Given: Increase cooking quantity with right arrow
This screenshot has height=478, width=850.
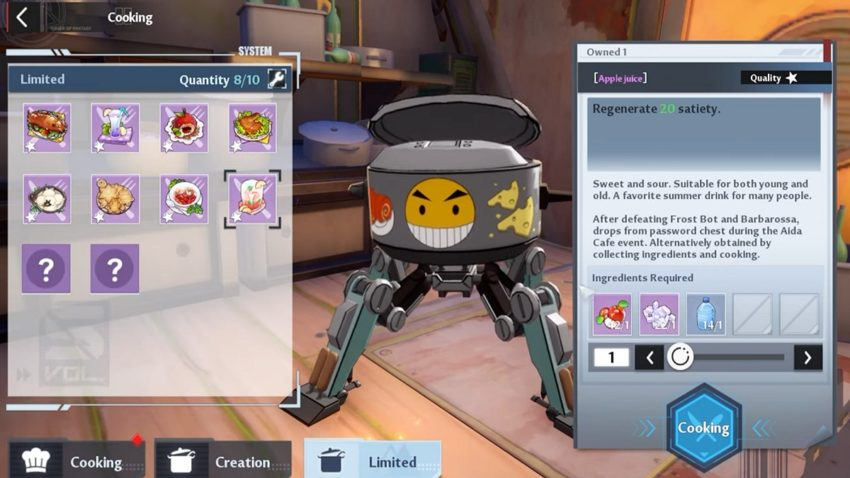Looking at the screenshot, I should tap(808, 357).
